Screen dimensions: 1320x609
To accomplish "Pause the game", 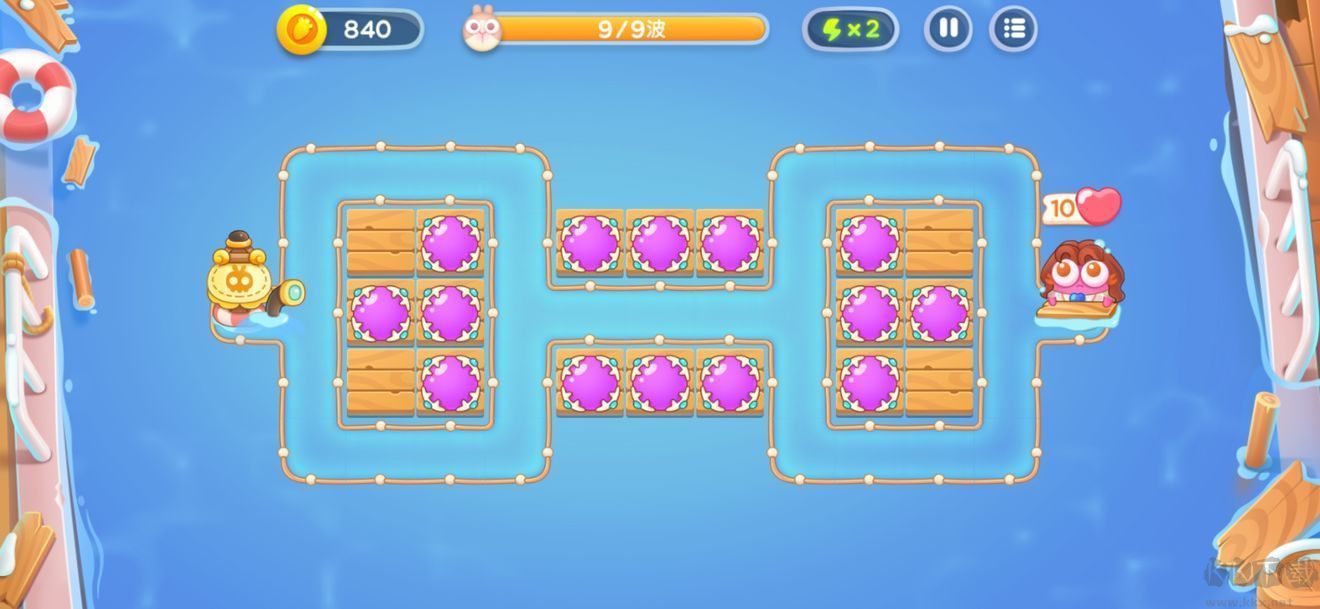I will [948, 29].
